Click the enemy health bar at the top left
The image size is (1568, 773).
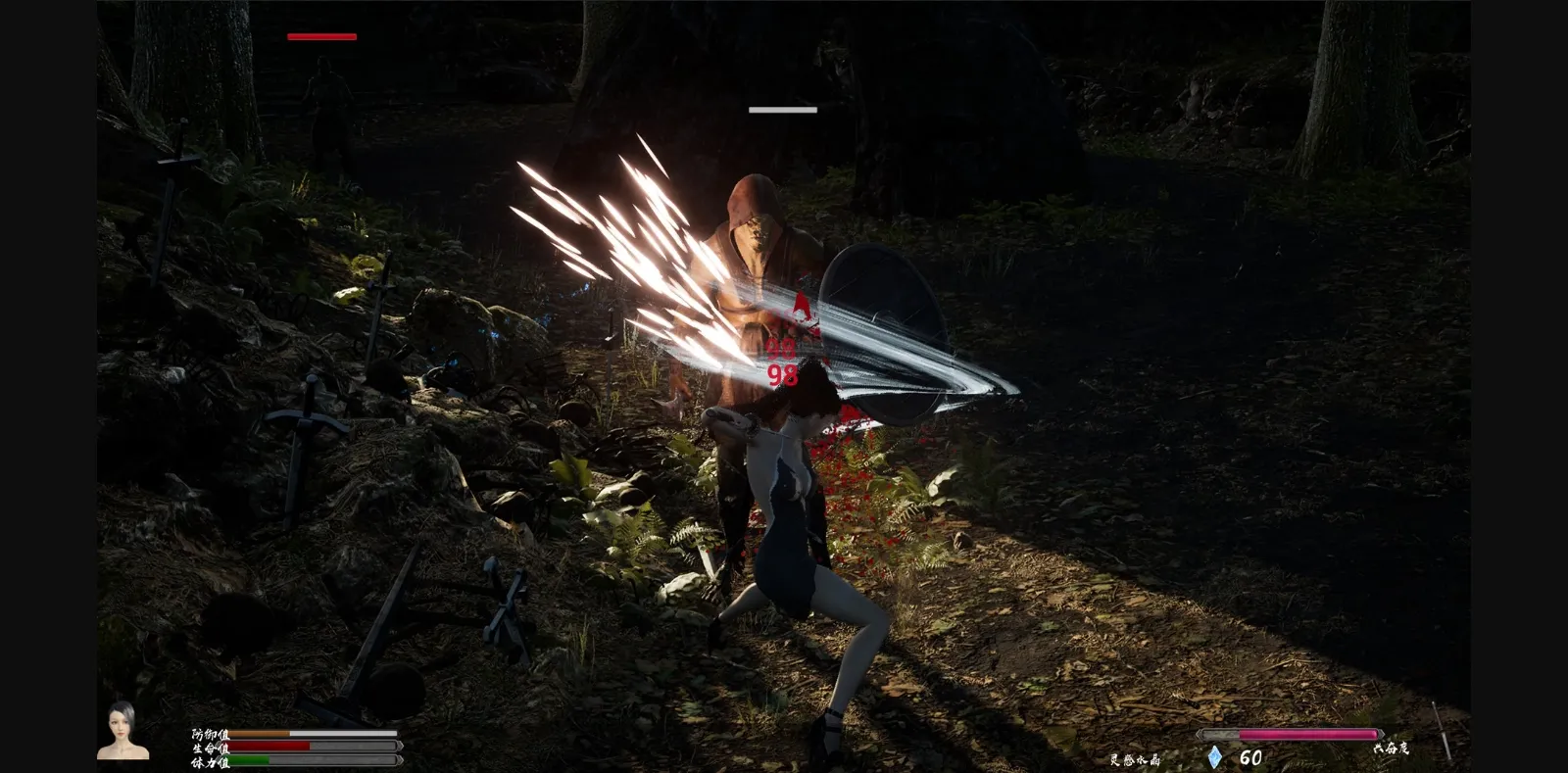tap(320, 36)
